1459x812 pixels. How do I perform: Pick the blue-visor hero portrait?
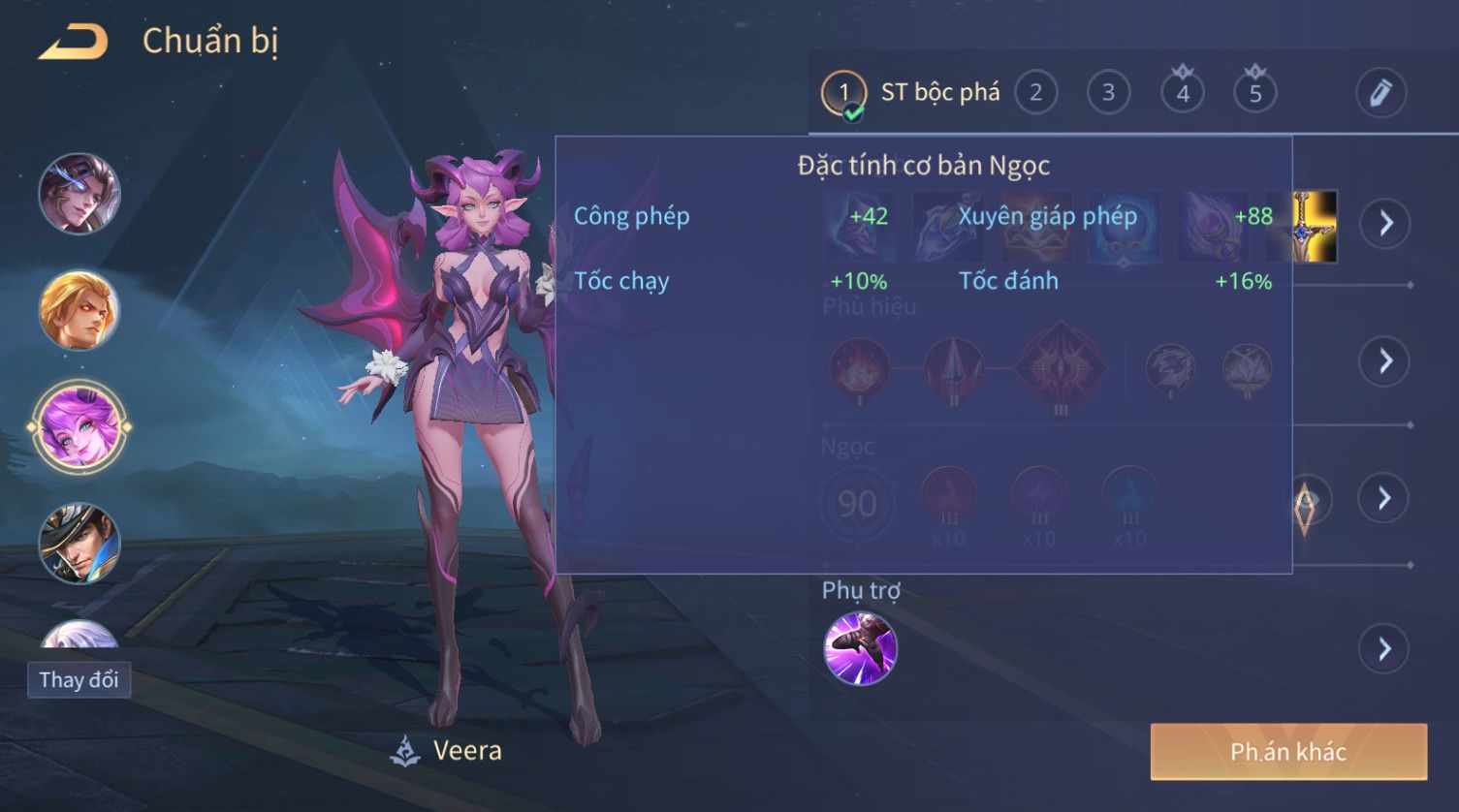pos(79,194)
